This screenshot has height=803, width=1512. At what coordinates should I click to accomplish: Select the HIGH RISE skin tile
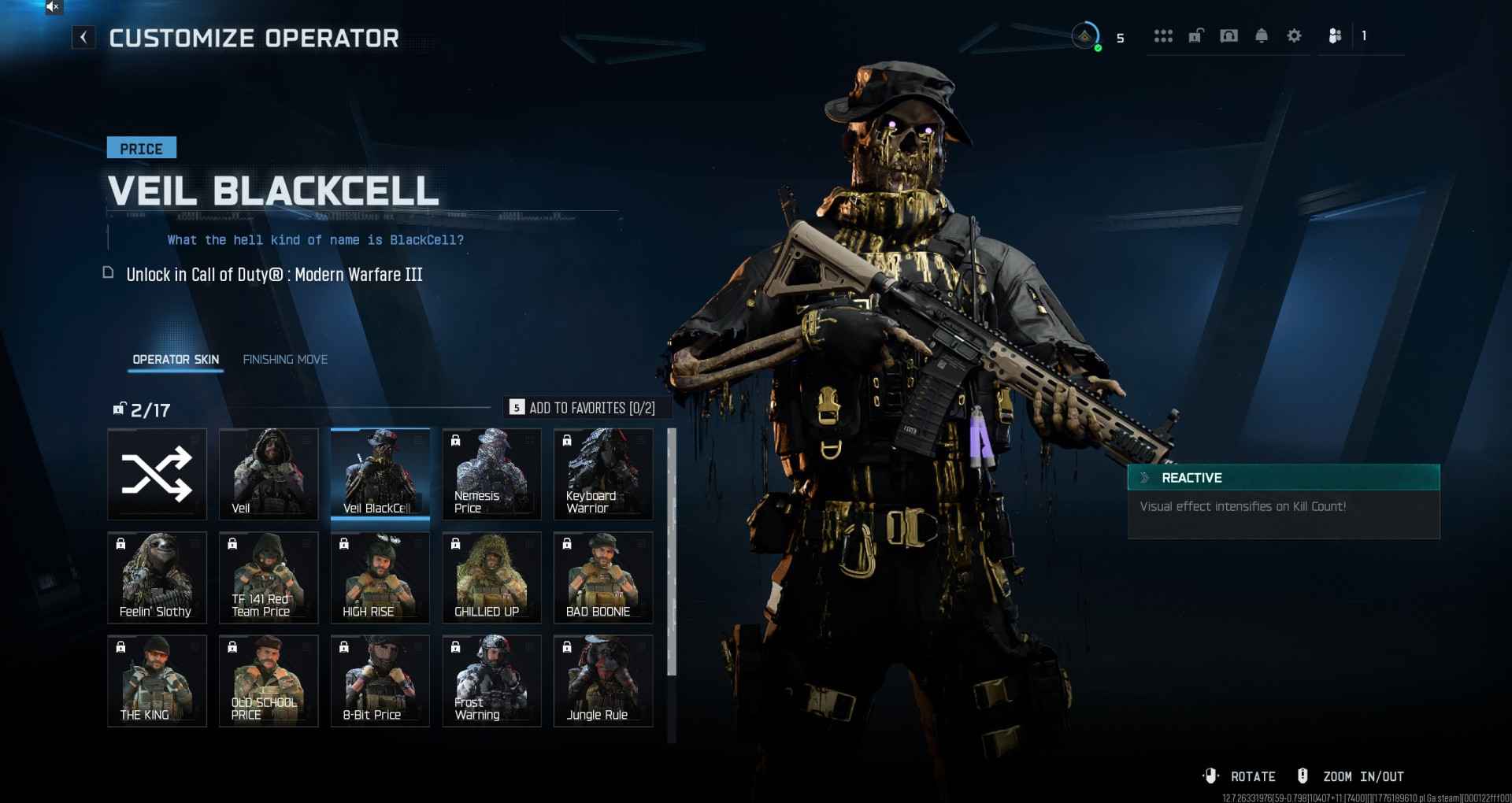(380, 577)
